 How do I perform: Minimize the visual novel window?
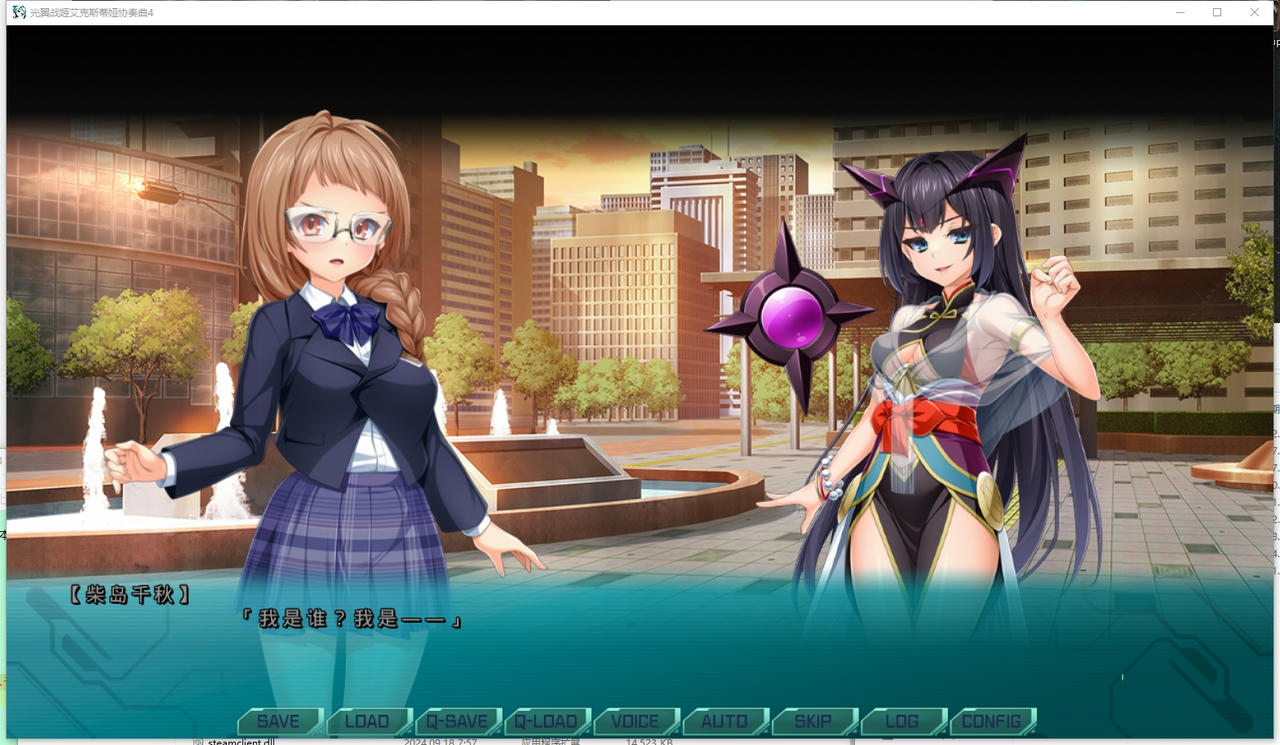point(1180,12)
